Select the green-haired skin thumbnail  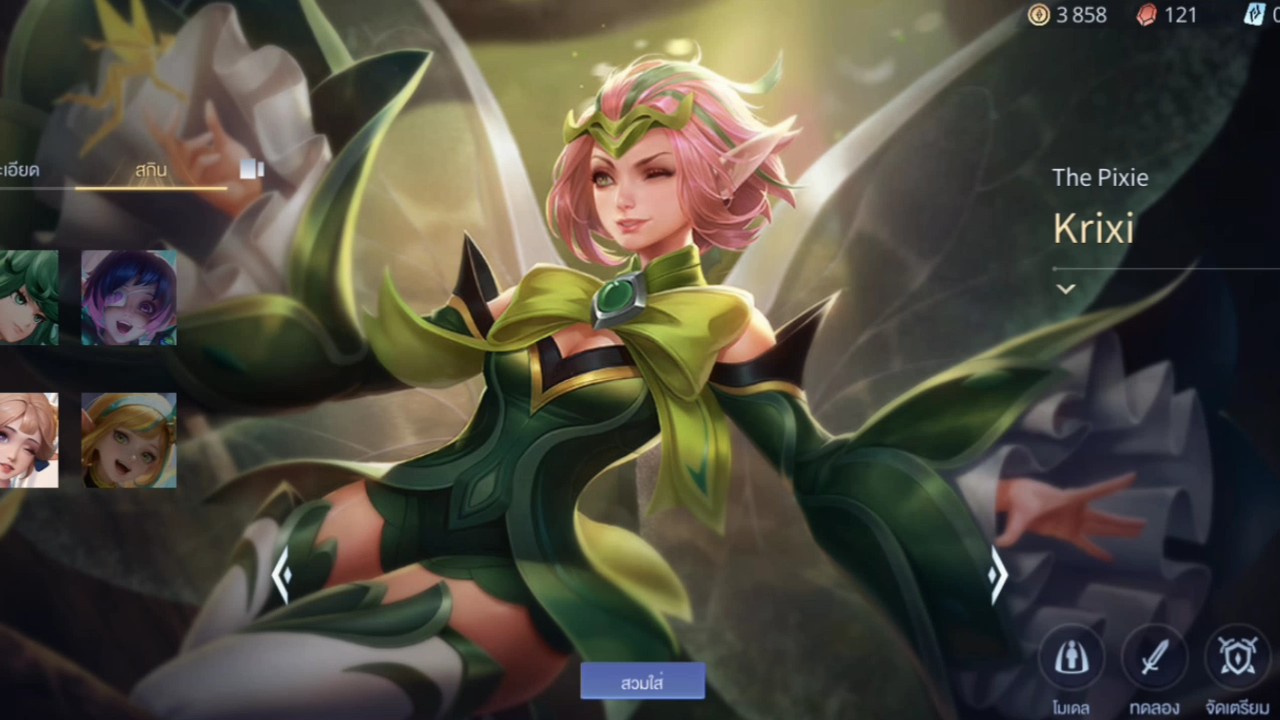coord(28,298)
